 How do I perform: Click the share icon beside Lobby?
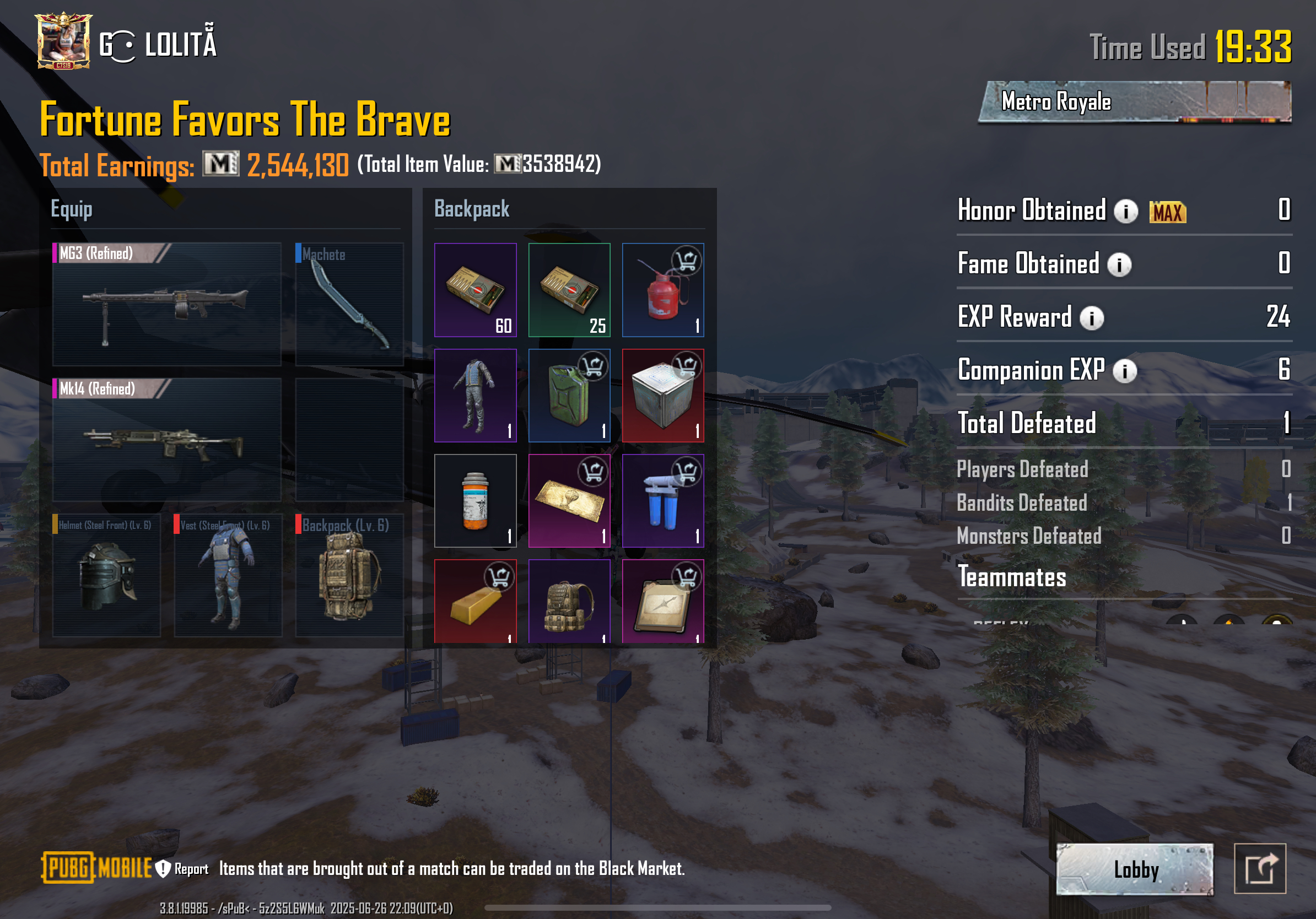coord(1259,868)
